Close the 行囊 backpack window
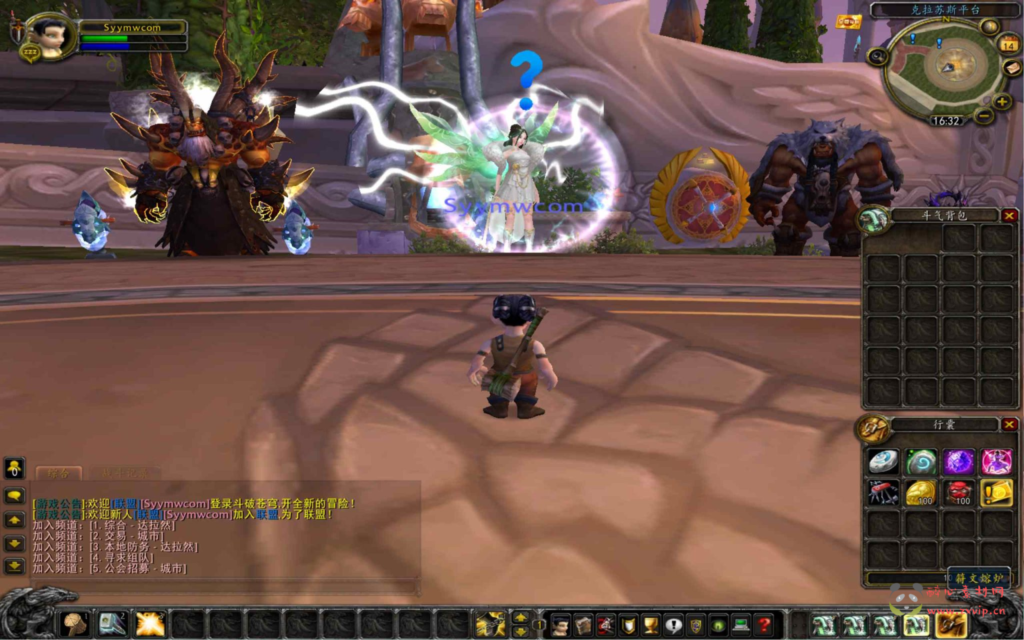Screen dimensions: 1024x640 pos(1009,425)
